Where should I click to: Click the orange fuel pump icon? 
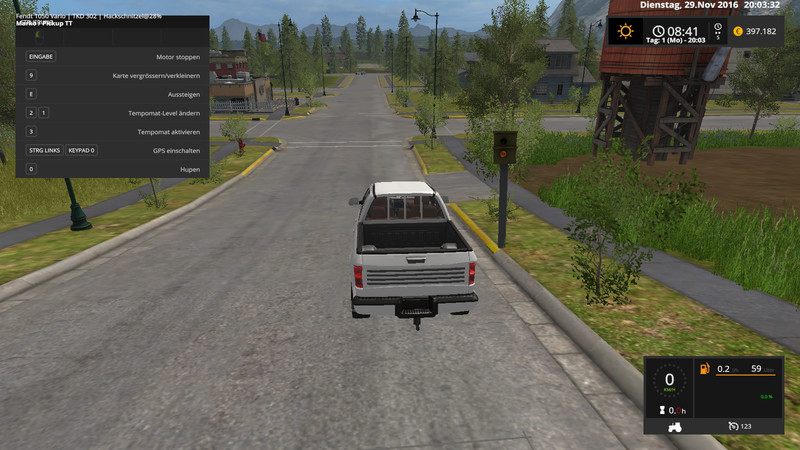pyautogui.click(x=704, y=369)
